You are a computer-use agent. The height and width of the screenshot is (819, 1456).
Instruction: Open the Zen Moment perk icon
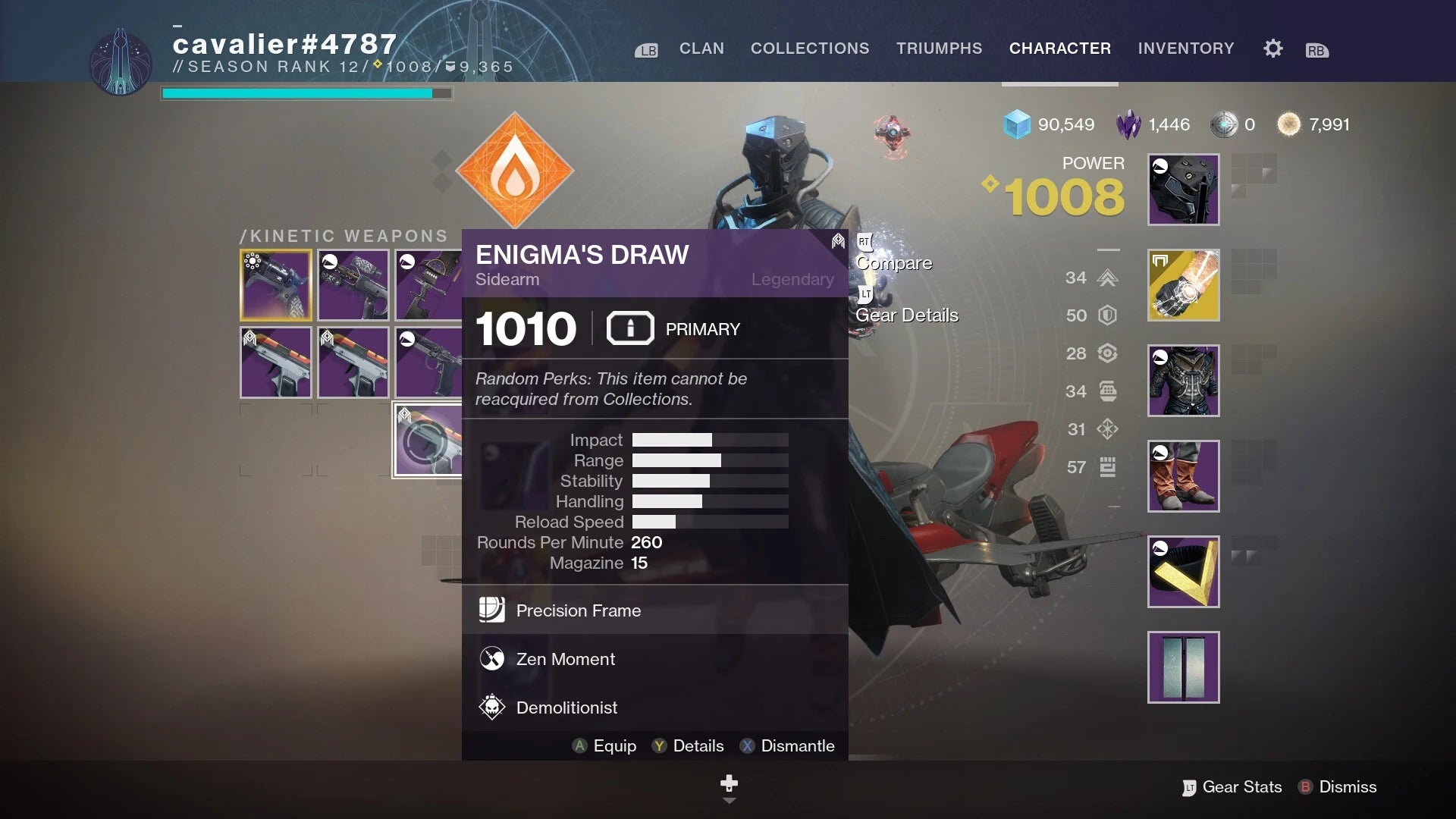pos(492,658)
